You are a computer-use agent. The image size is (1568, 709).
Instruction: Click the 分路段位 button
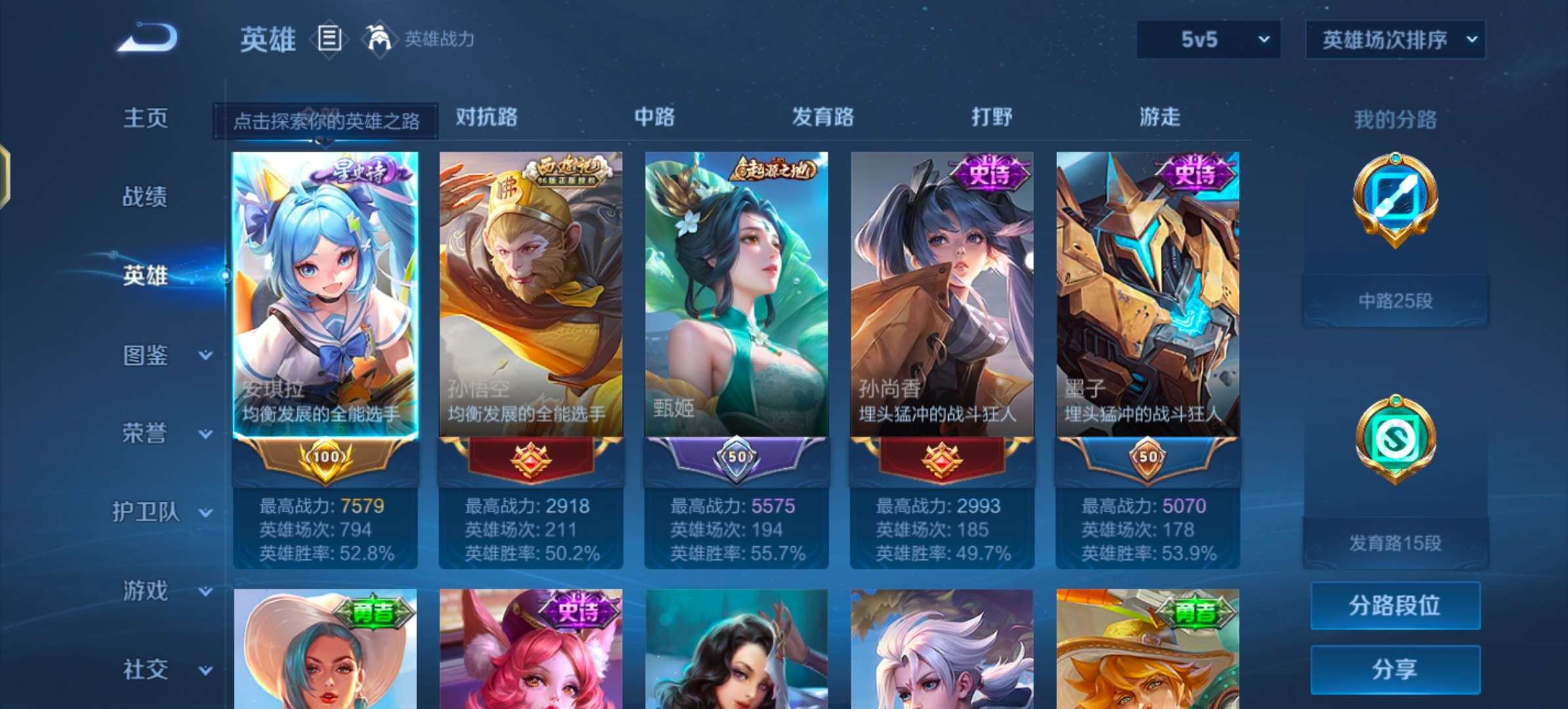[1395, 605]
